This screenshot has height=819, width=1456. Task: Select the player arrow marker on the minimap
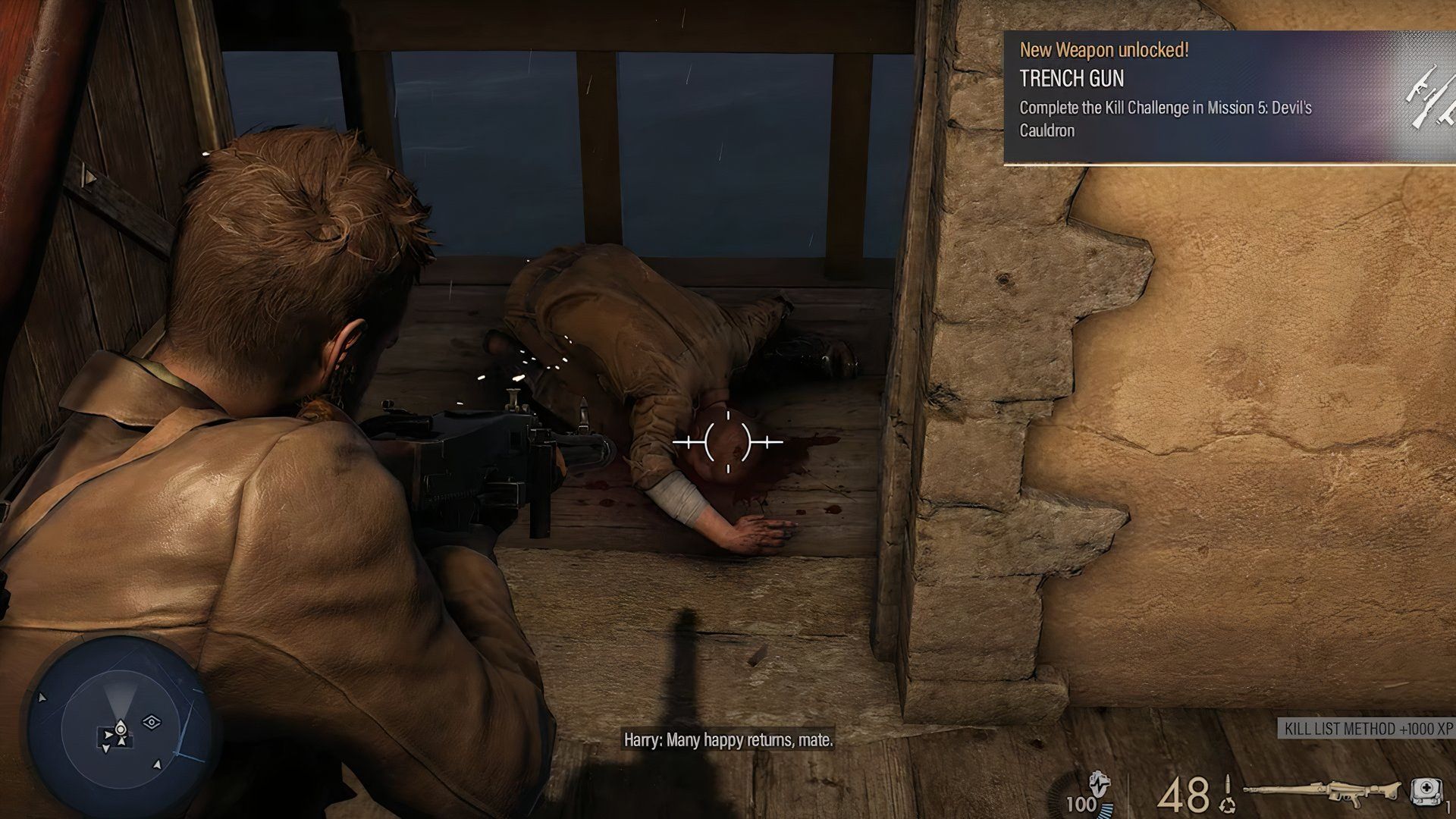121,728
